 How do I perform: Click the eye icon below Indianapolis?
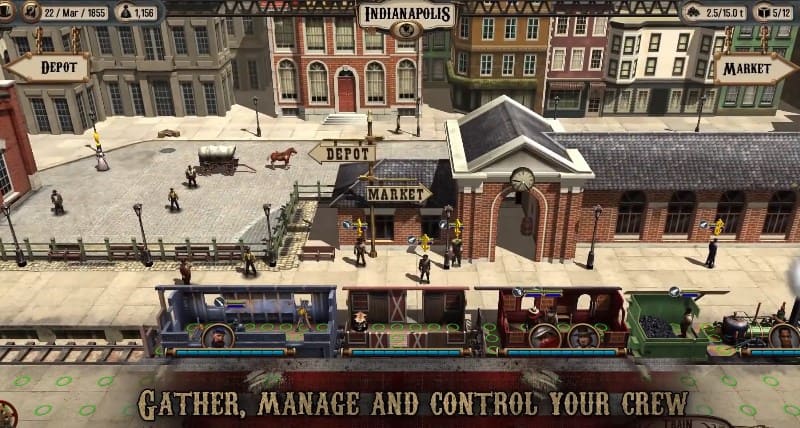pos(405,31)
